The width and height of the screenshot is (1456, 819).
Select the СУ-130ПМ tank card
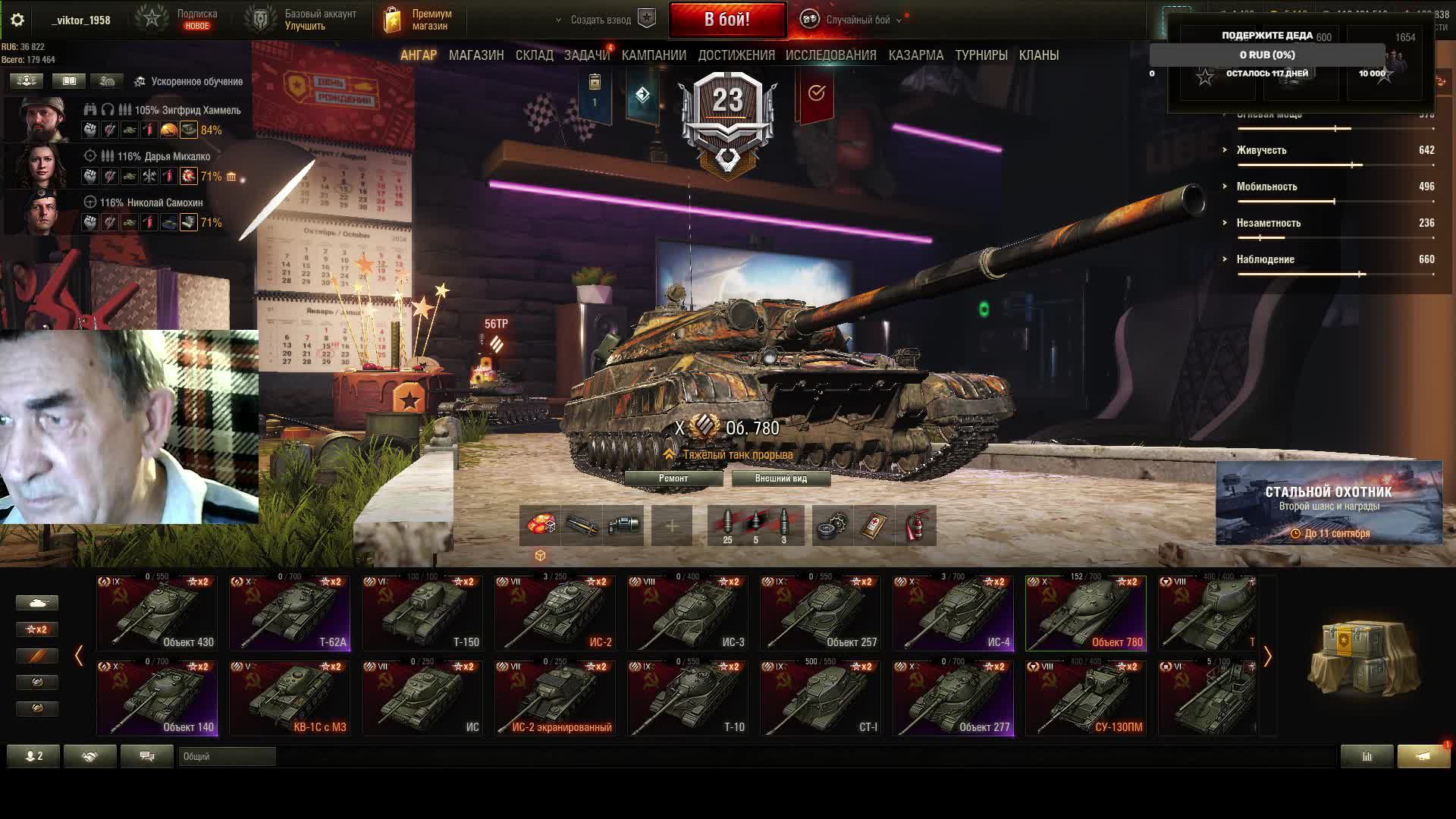(x=1086, y=698)
